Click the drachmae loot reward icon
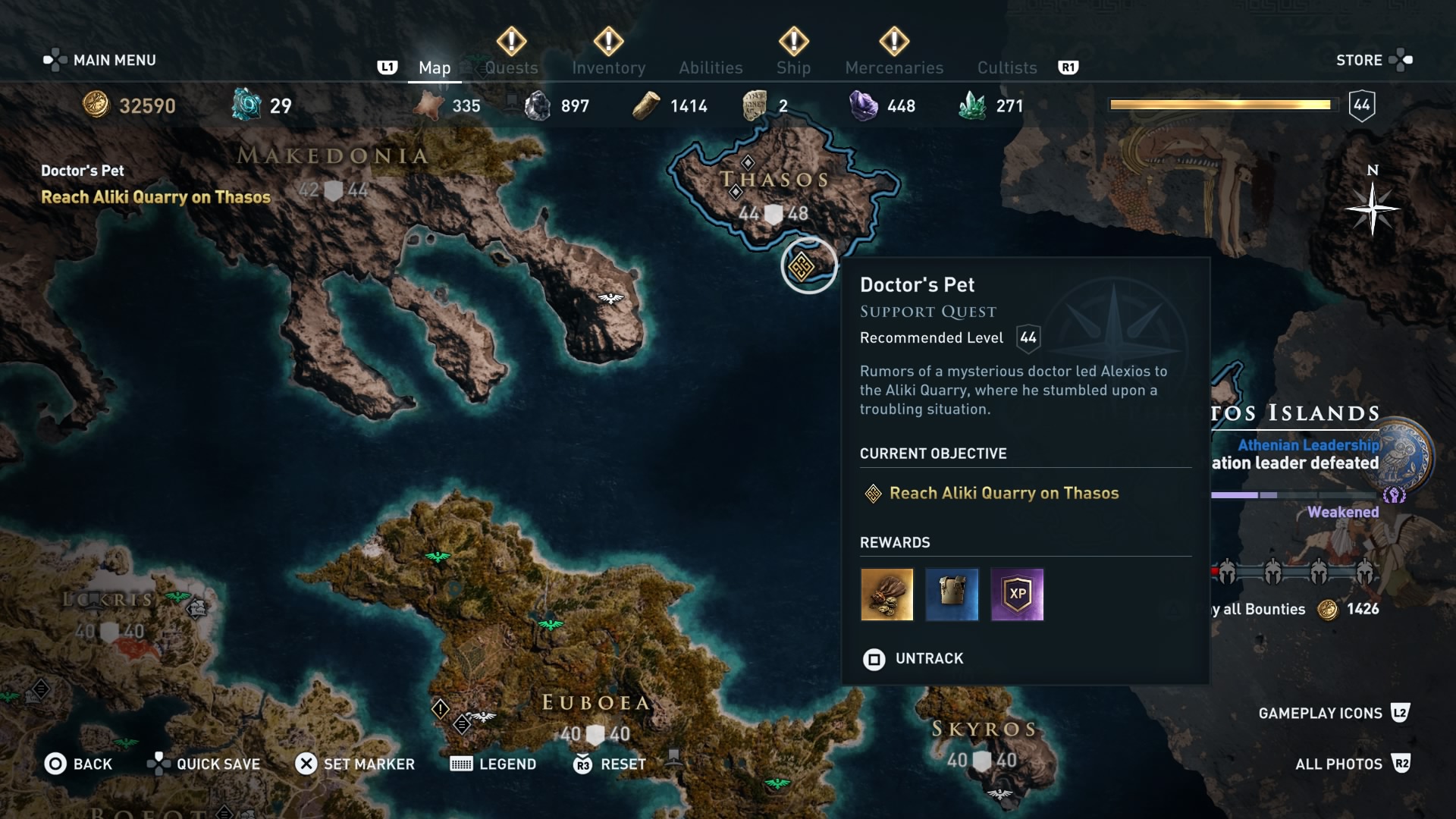1456x819 pixels. [886, 595]
